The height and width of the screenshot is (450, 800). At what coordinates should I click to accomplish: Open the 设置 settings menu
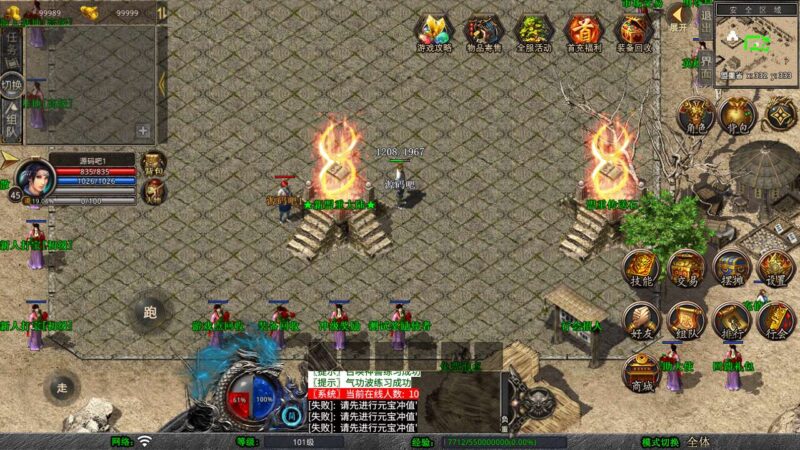click(775, 269)
